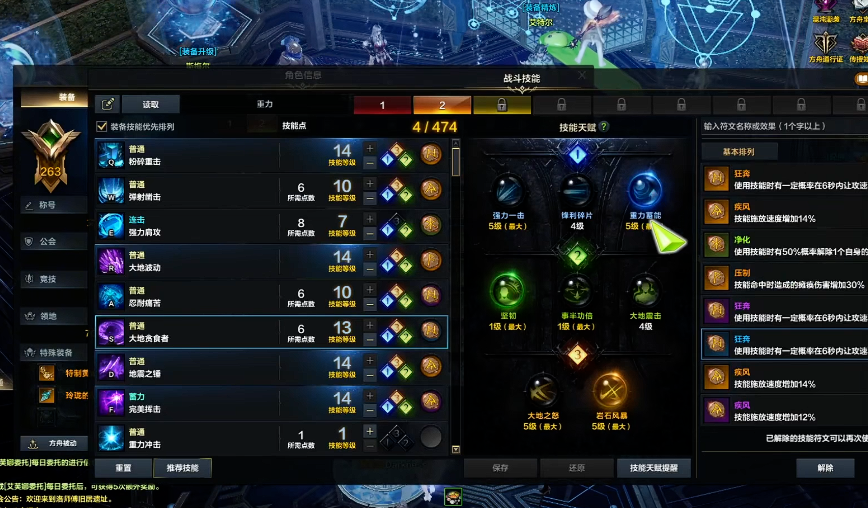868x508 pixels.
Task: Open the 基本排列 sort dropdown
Action: (740, 152)
